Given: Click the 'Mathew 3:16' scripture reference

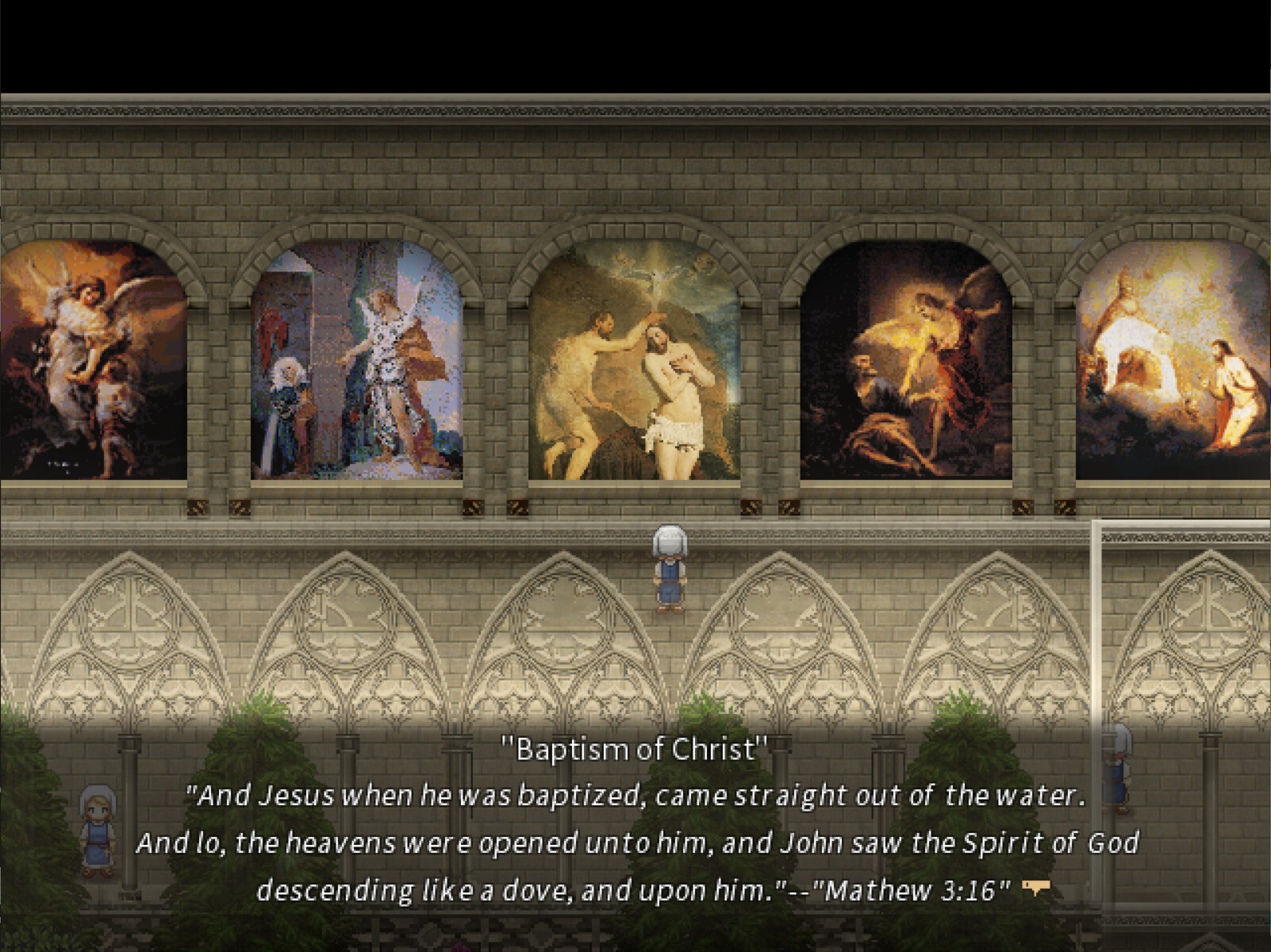Looking at the screenshot, I should [916, 889].
